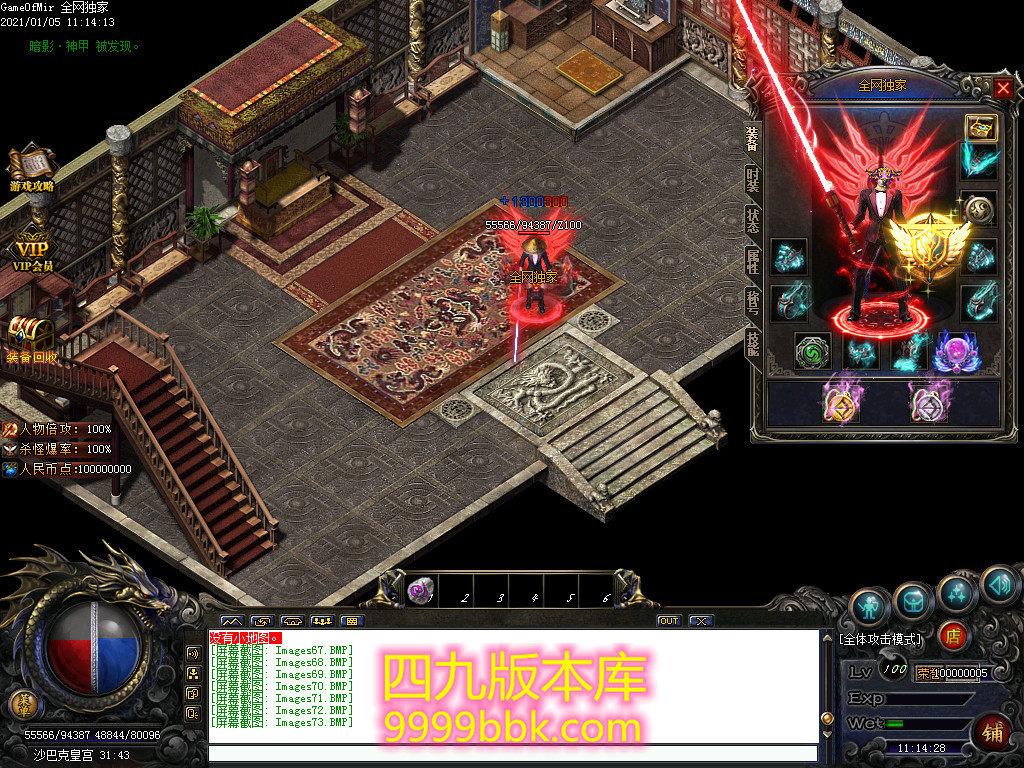The image size is (1024, 768).
Task: Focus the chat input field
Action: click(x=510, y=753)
